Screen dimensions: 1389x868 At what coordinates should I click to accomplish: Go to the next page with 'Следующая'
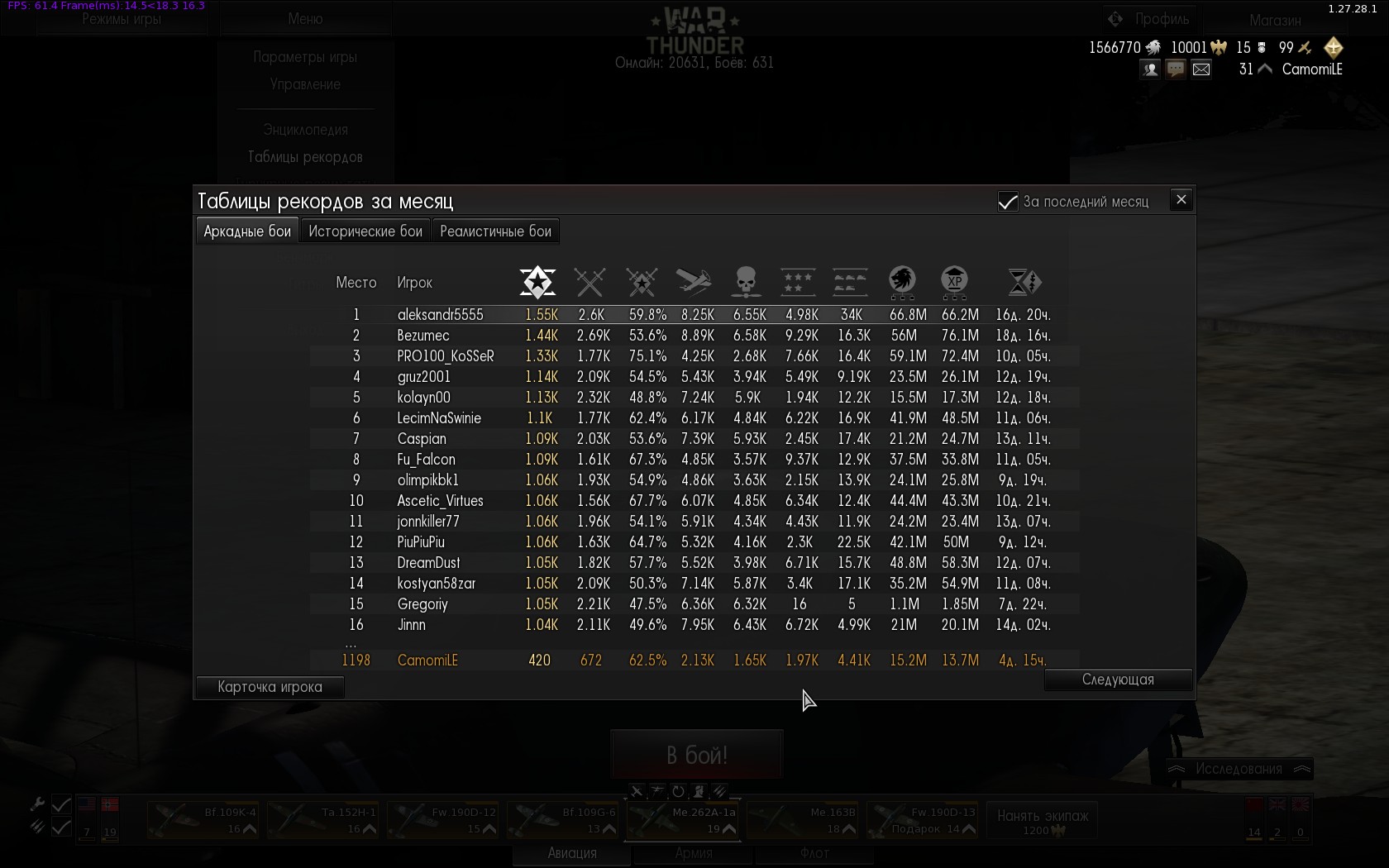click(x=1118, y=680)
